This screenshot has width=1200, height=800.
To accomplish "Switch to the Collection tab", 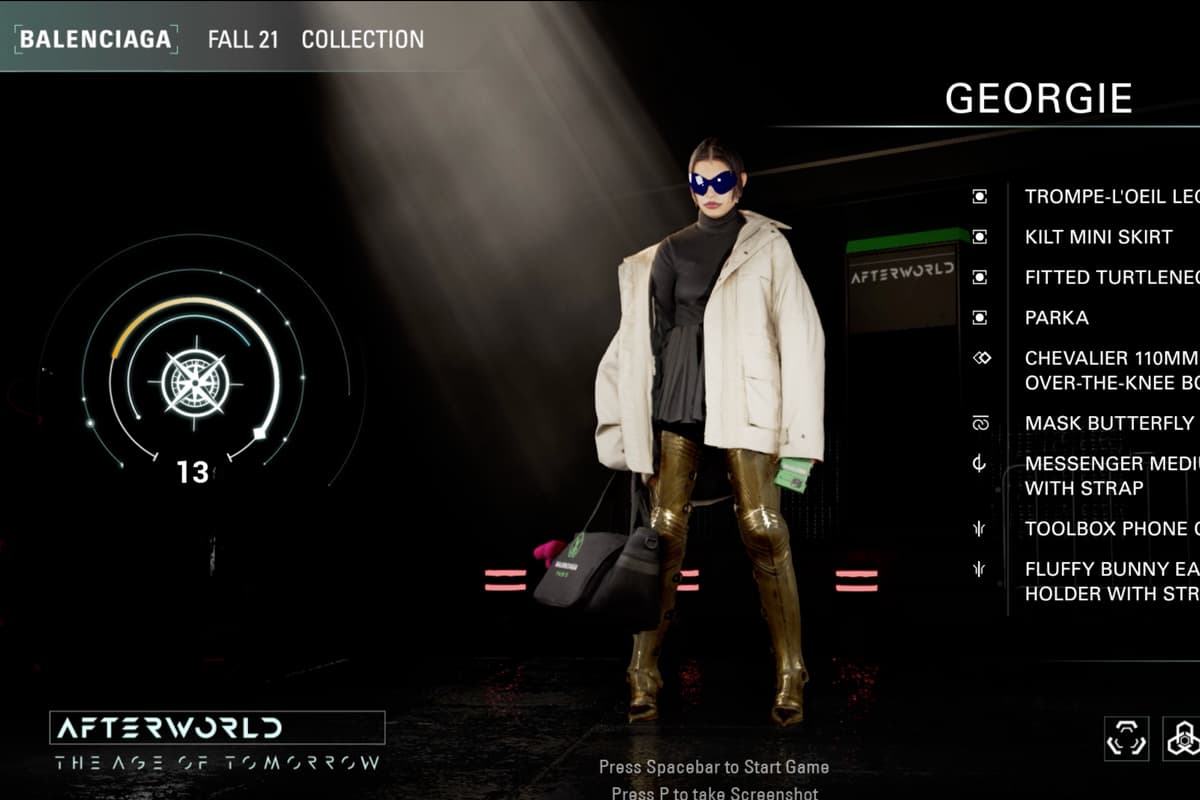I will (362, 40).
